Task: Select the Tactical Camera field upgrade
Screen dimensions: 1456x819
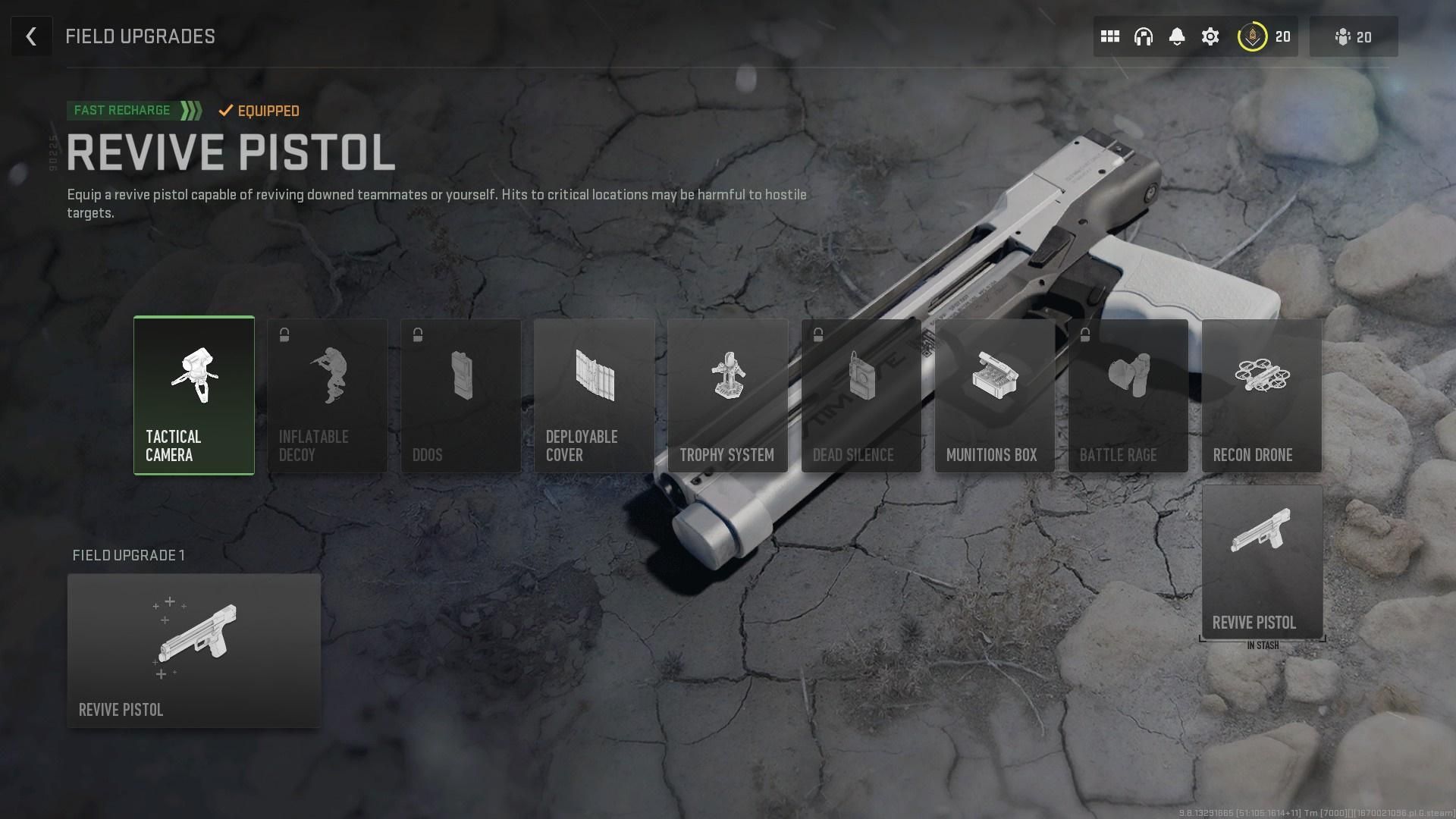Action: coord(193,394)
